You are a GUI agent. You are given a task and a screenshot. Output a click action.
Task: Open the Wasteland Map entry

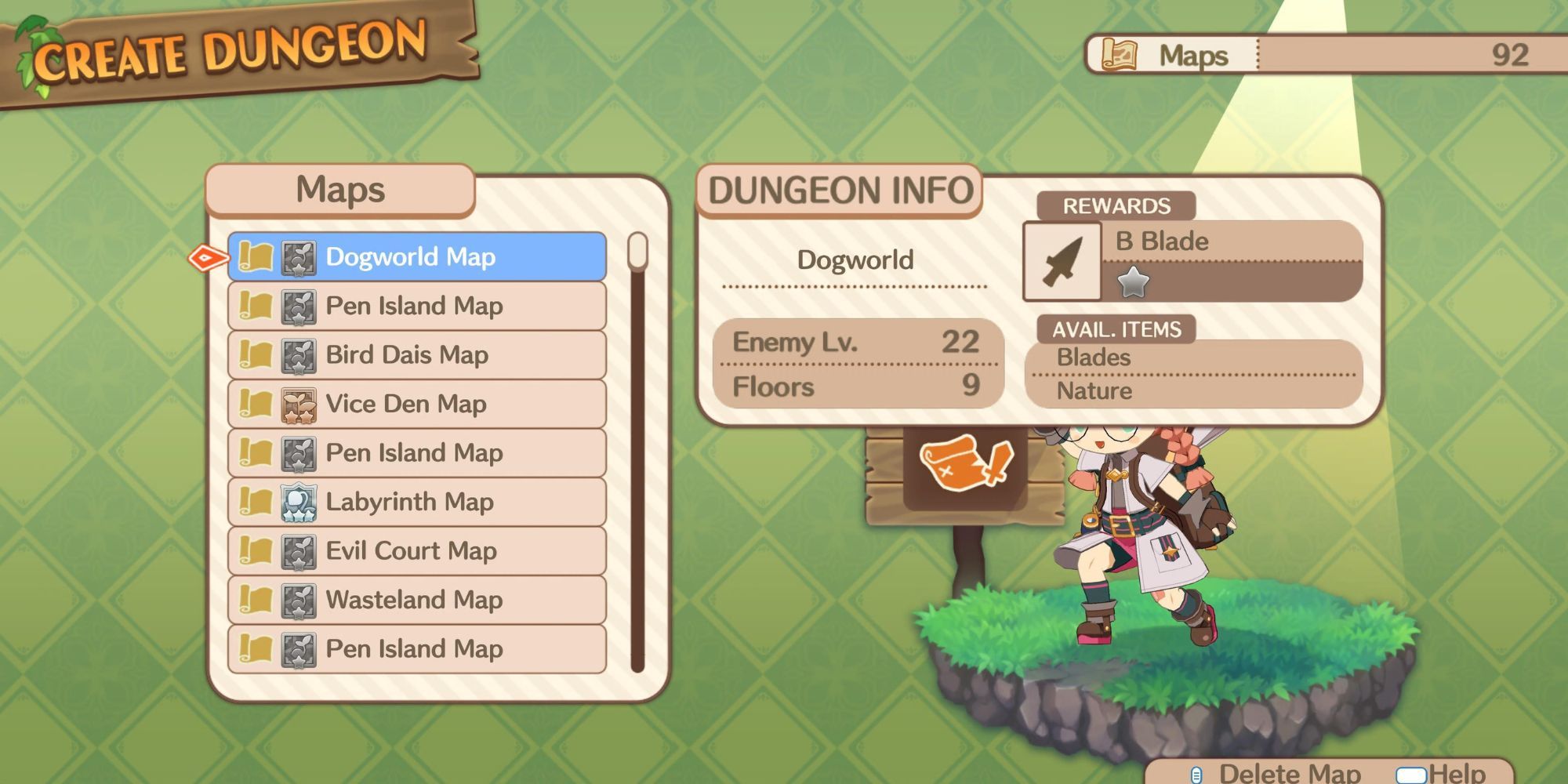tap(416, 600)
